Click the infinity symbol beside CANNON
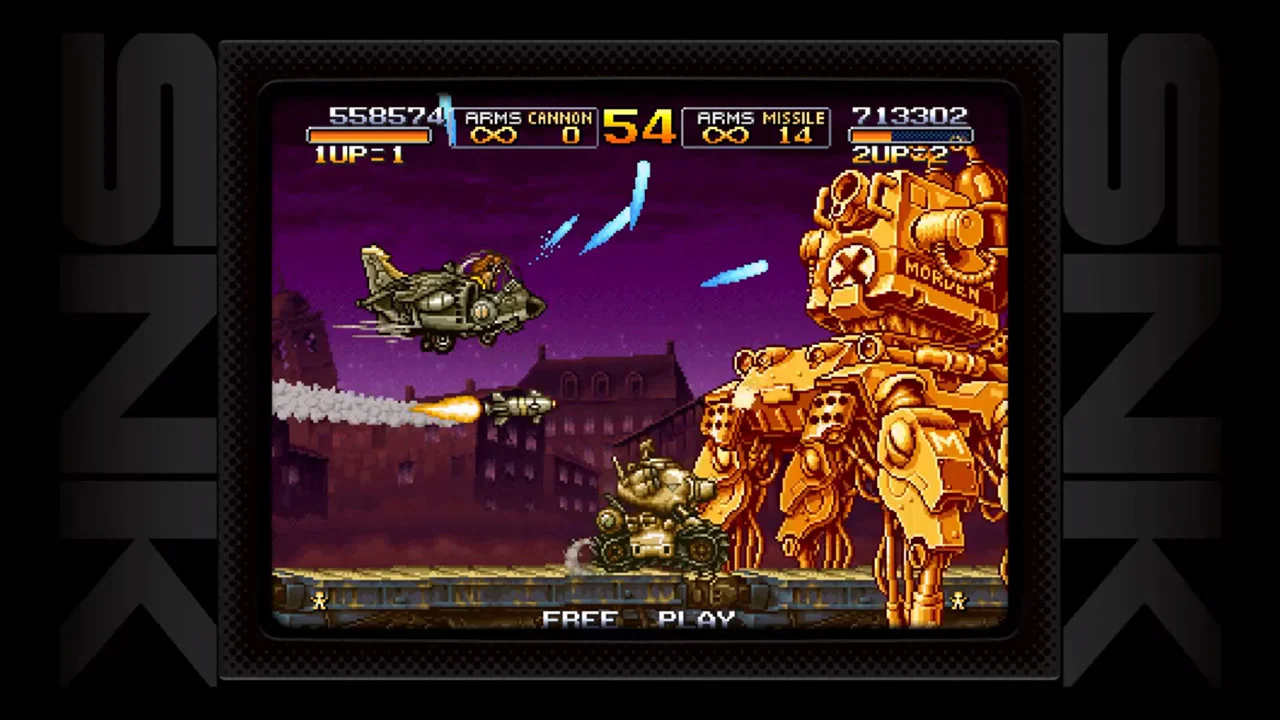 coord(493,135)
